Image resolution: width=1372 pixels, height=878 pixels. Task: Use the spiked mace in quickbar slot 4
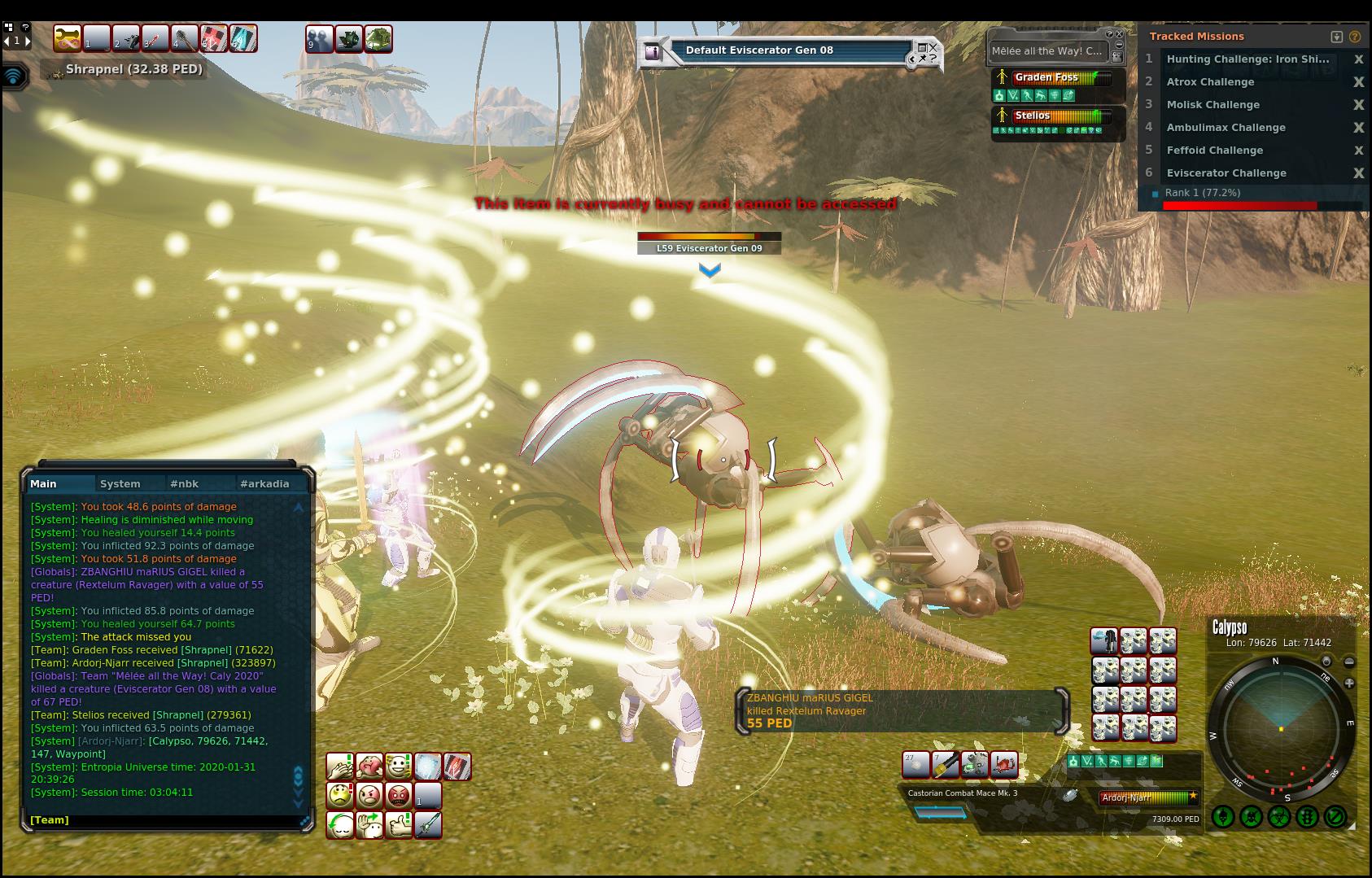(185, 38)
